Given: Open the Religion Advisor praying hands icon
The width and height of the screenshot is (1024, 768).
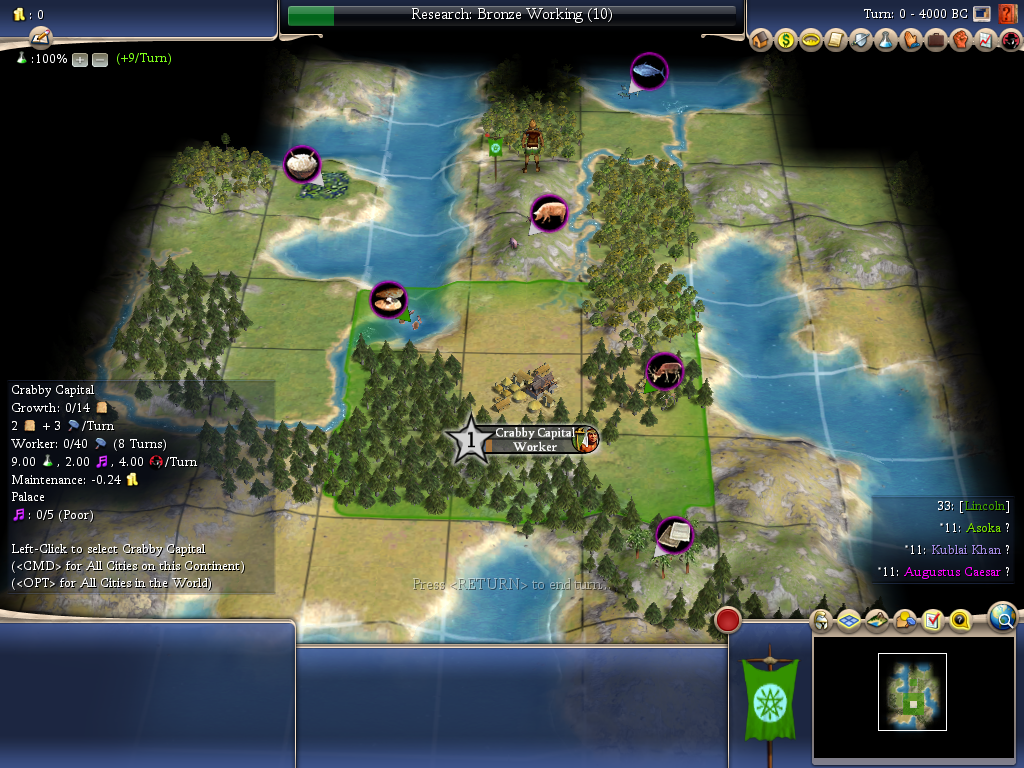Looking at the screenshot, I should click(911, 41).
